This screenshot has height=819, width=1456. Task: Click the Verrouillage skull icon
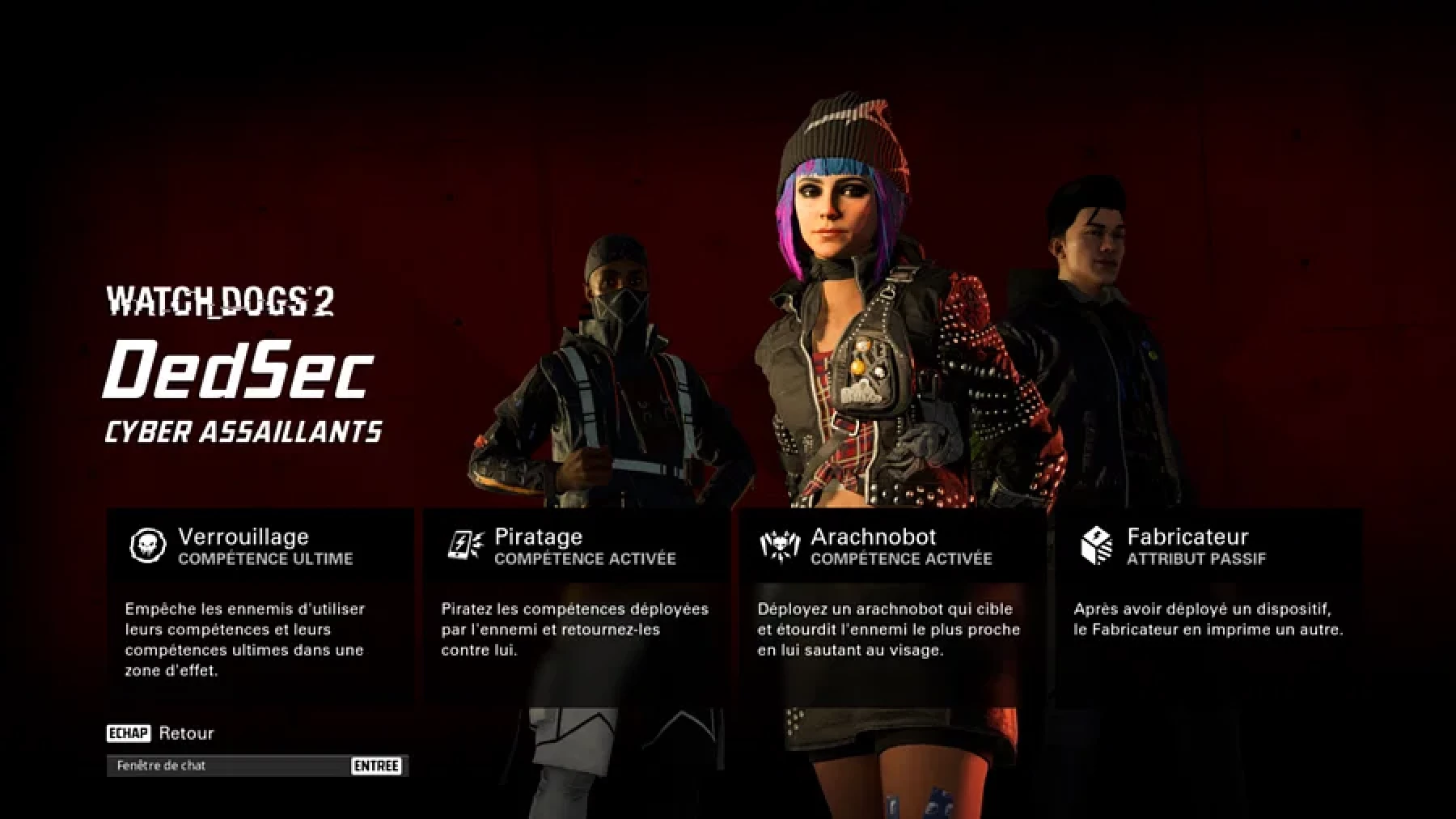(148, 545)
